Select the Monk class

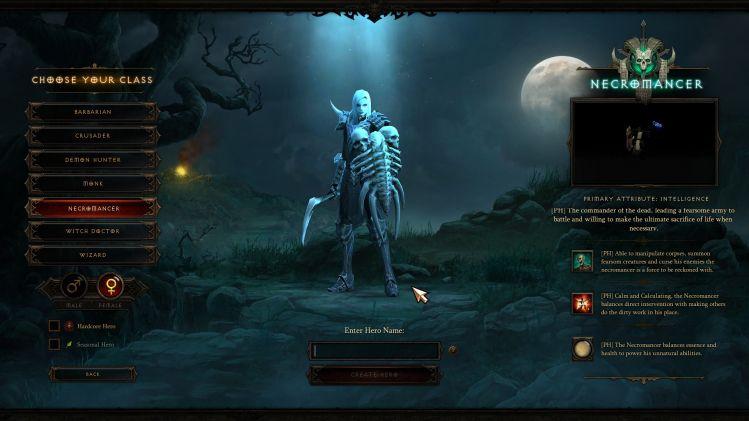(x=92, y=184)
